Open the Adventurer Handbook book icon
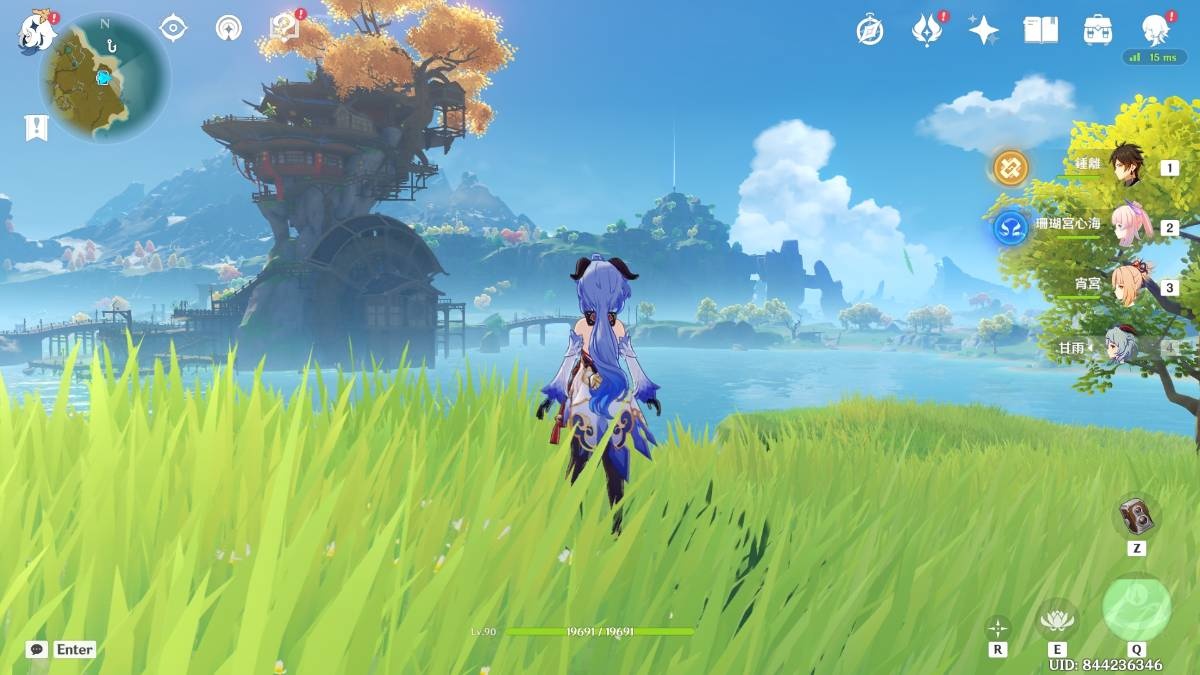 (1040, 30)
